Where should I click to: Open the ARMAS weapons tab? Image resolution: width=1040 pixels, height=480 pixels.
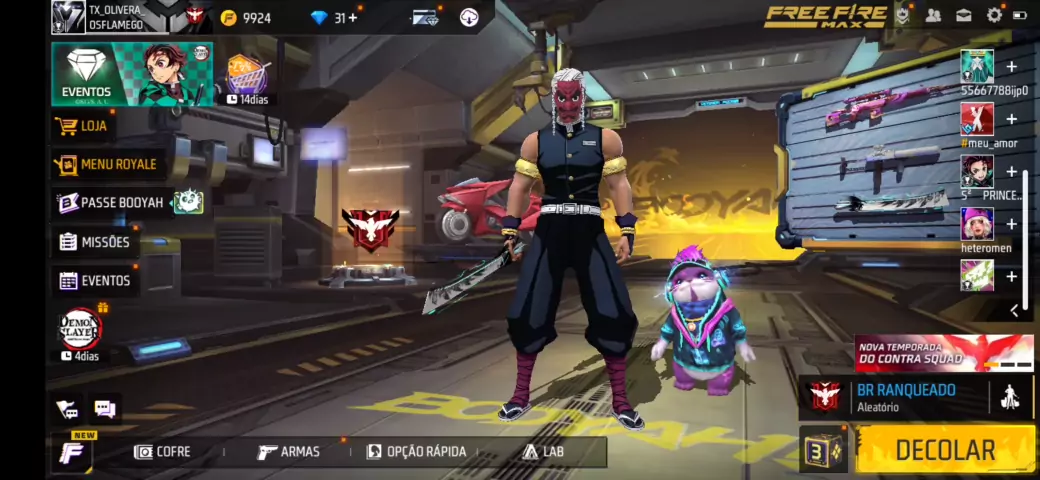point(289,452)
